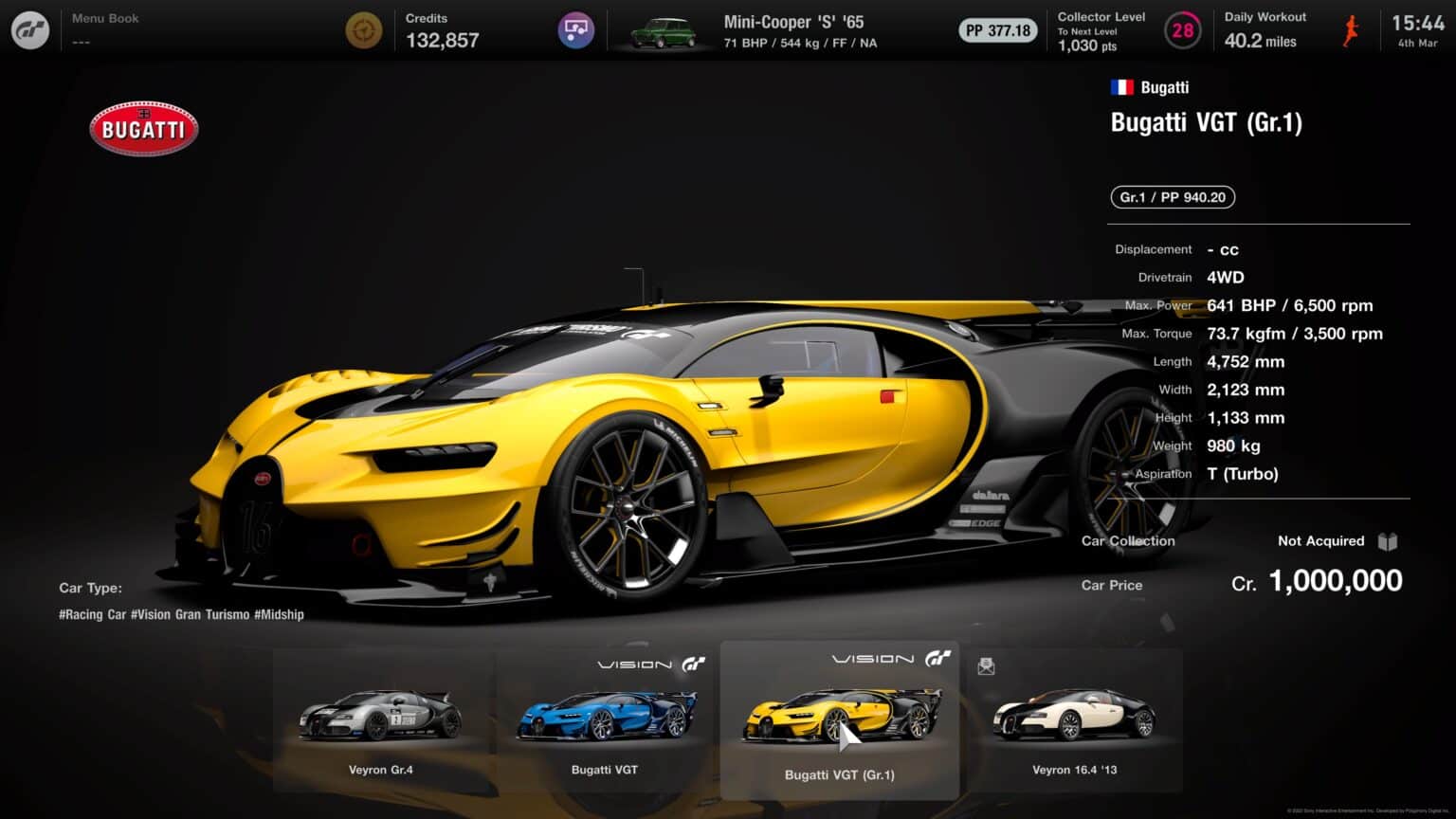
Task: Click the French flag beside the Bugatti name
Action: point(1121,86)
